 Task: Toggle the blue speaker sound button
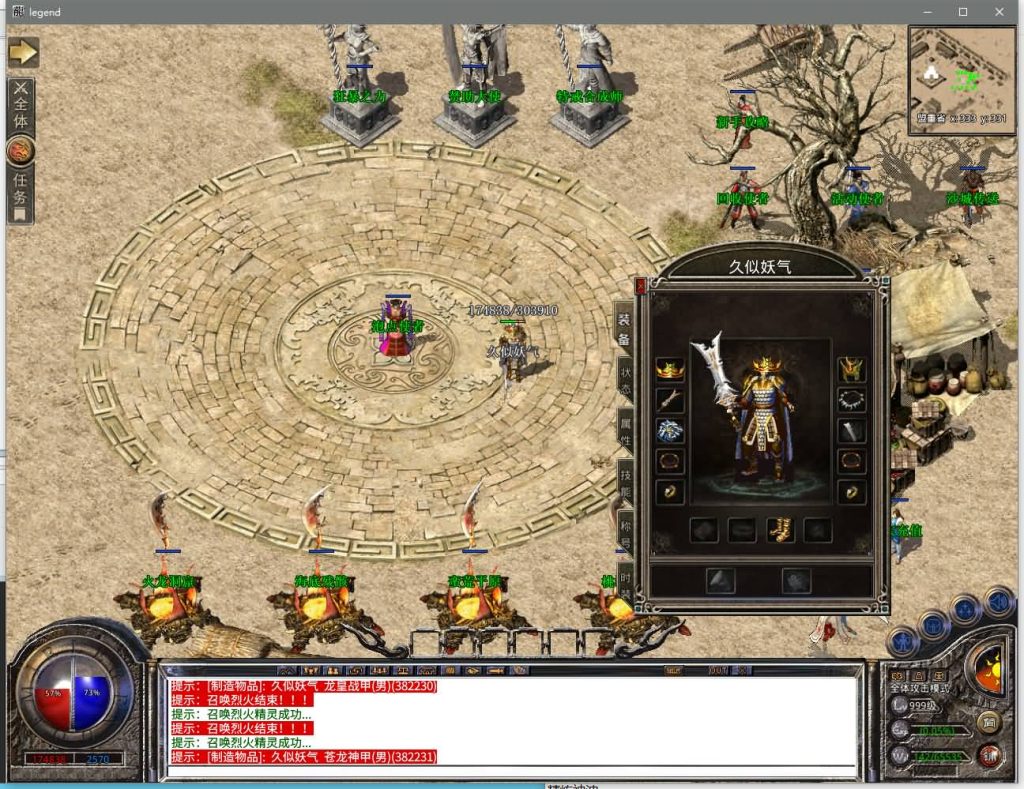coord(997,601)
